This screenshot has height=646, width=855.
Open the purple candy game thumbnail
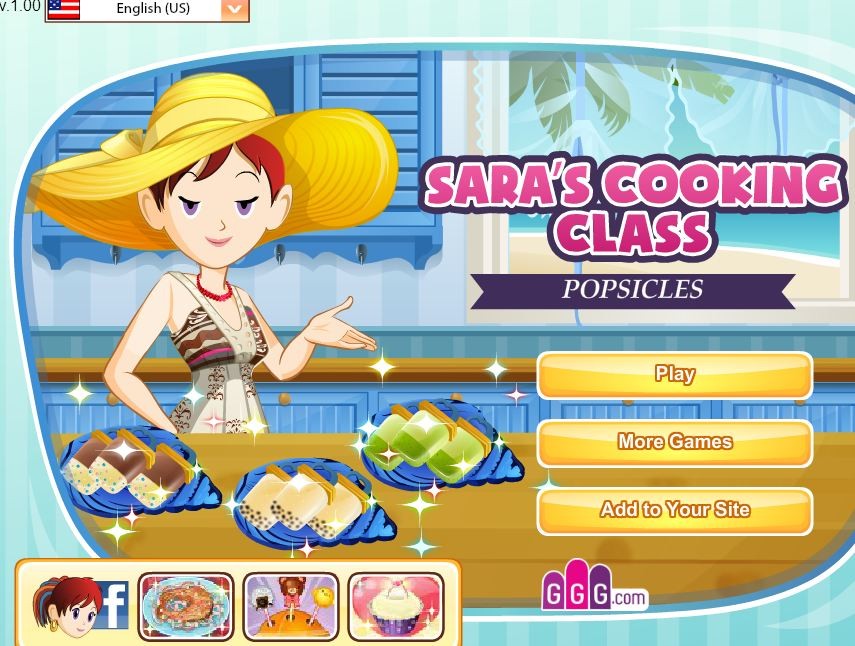[x=291, y=605]
